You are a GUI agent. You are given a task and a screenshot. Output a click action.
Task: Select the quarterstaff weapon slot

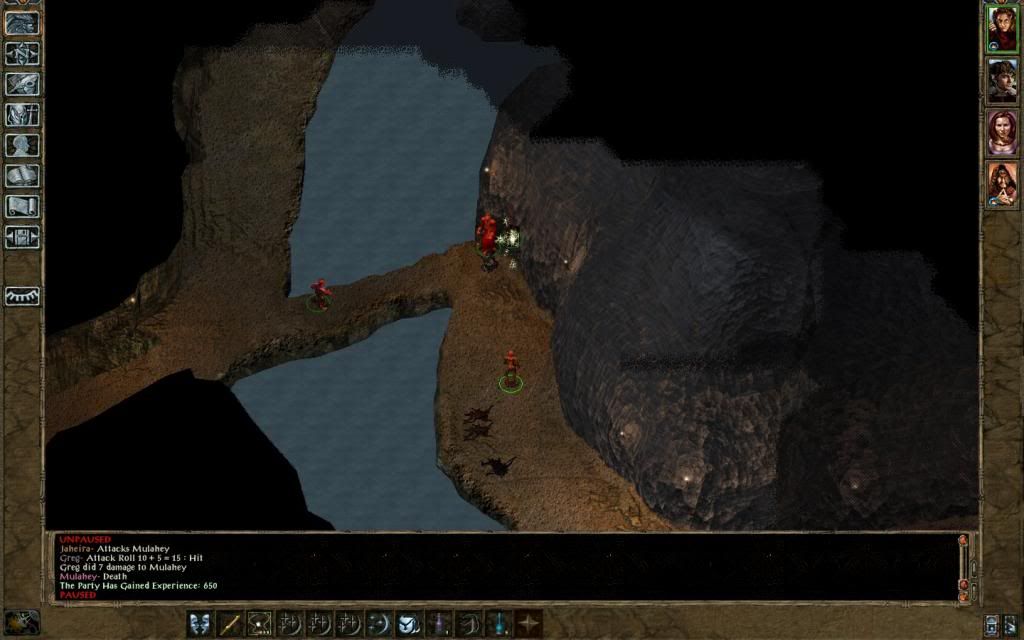click(230, 624)
